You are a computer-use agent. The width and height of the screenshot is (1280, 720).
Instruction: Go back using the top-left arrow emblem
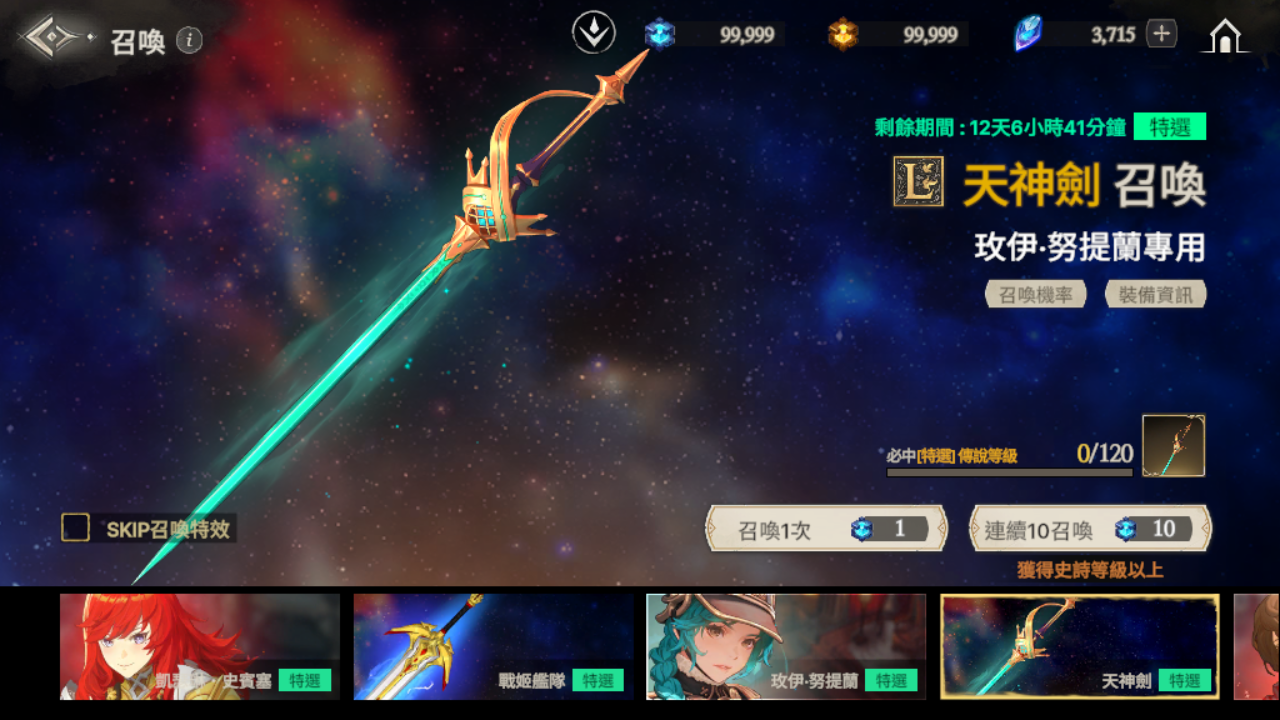pos(55,38)
